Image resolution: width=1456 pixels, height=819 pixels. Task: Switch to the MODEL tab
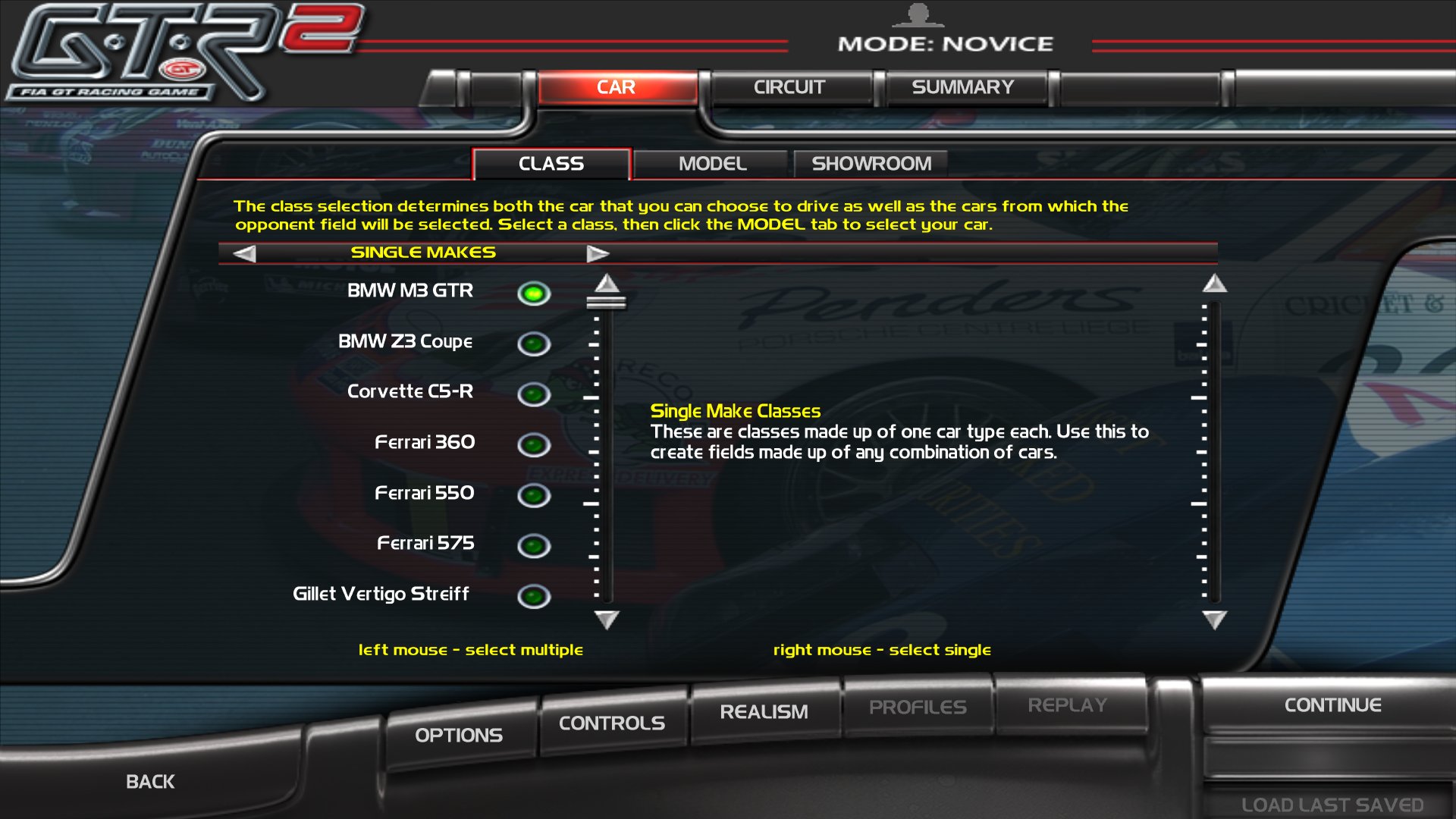point(711,163)
